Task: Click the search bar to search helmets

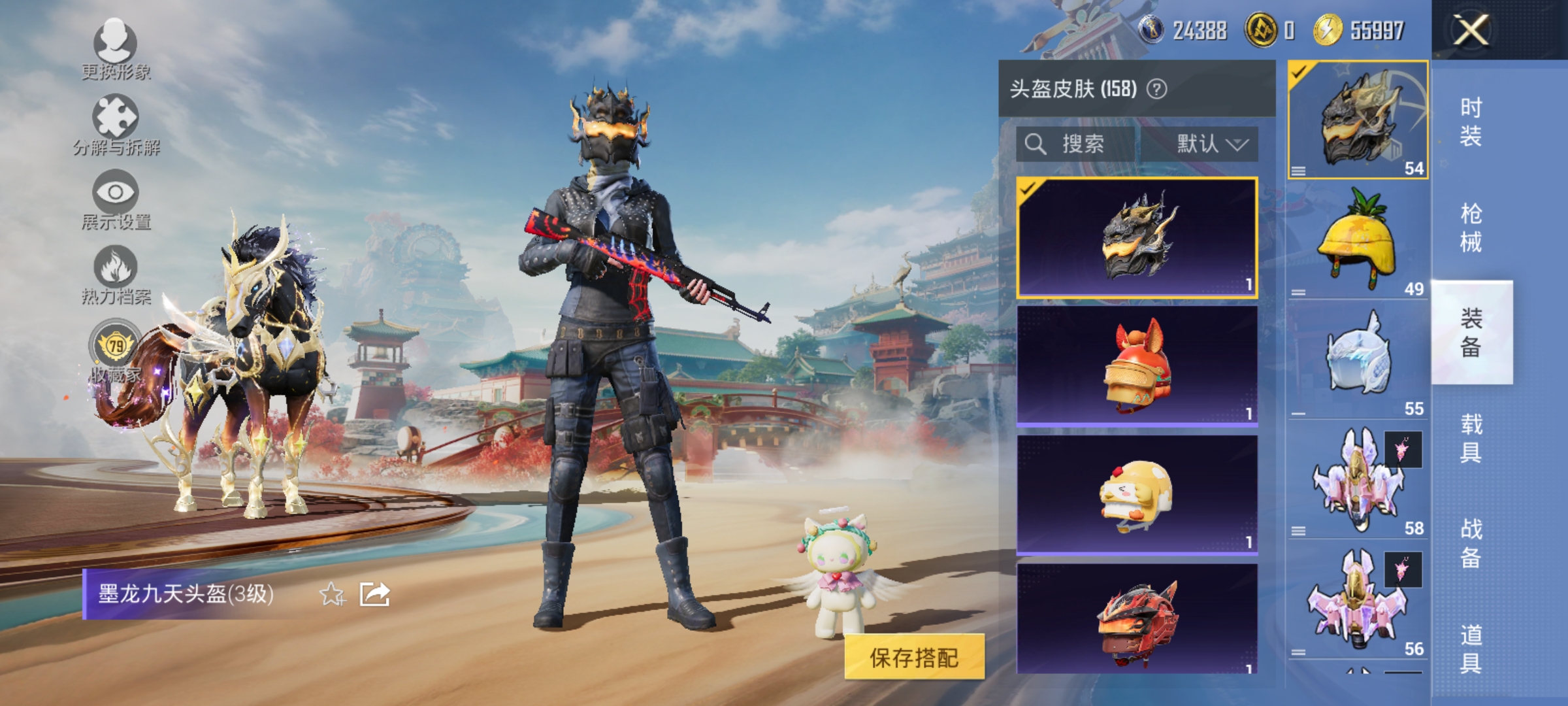Action: click(x=1075, y=145)
